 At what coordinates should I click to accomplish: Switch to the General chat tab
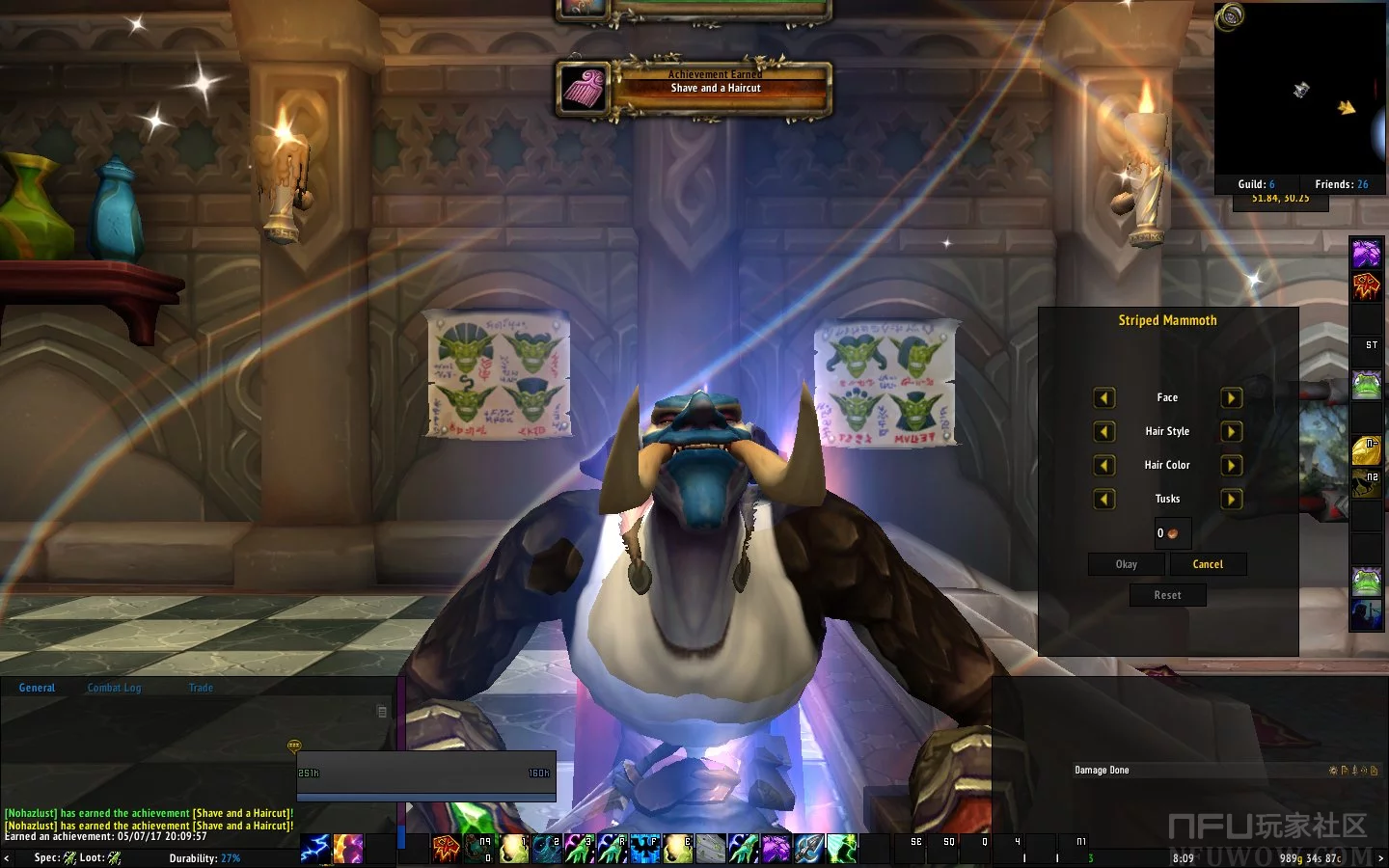[37, 688]
